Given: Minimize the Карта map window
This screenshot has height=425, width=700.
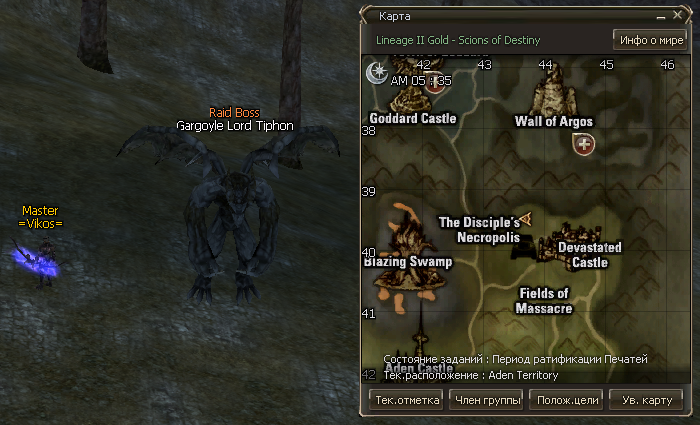Looking at the screenshot, I should pyautogui.click(x=662, y=17).
